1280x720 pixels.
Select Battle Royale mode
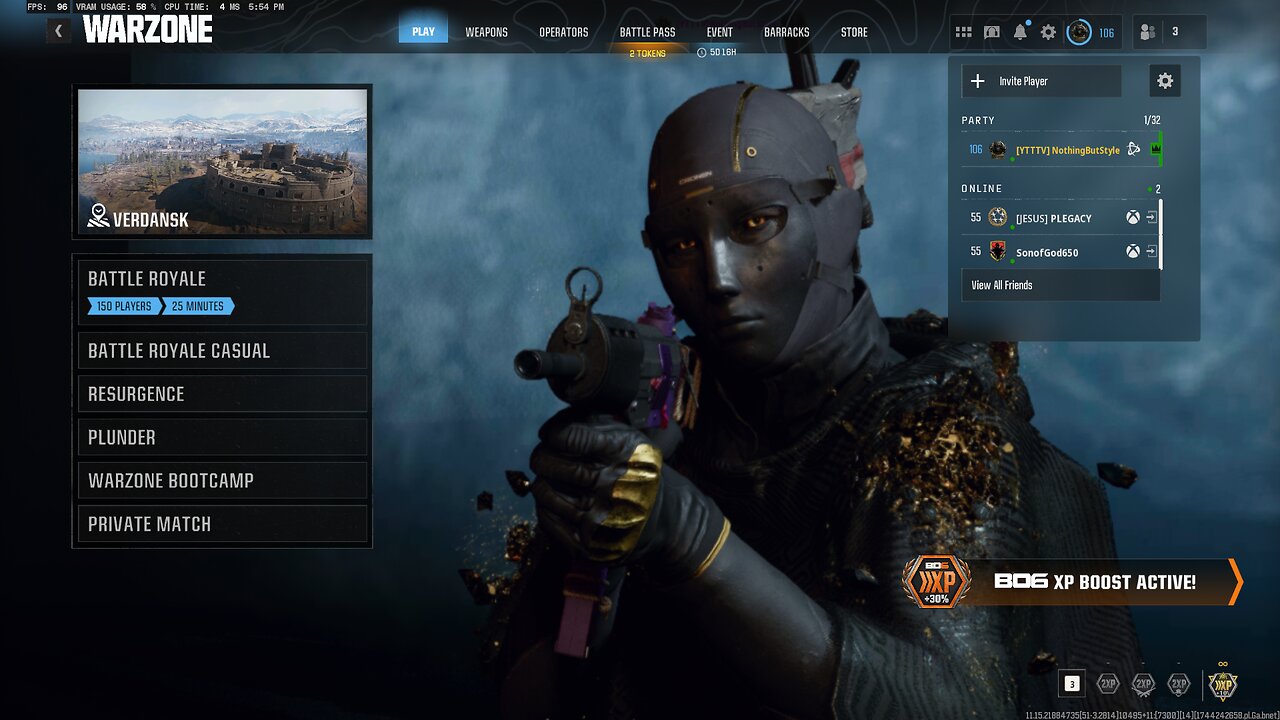click(x=221, y=290)
